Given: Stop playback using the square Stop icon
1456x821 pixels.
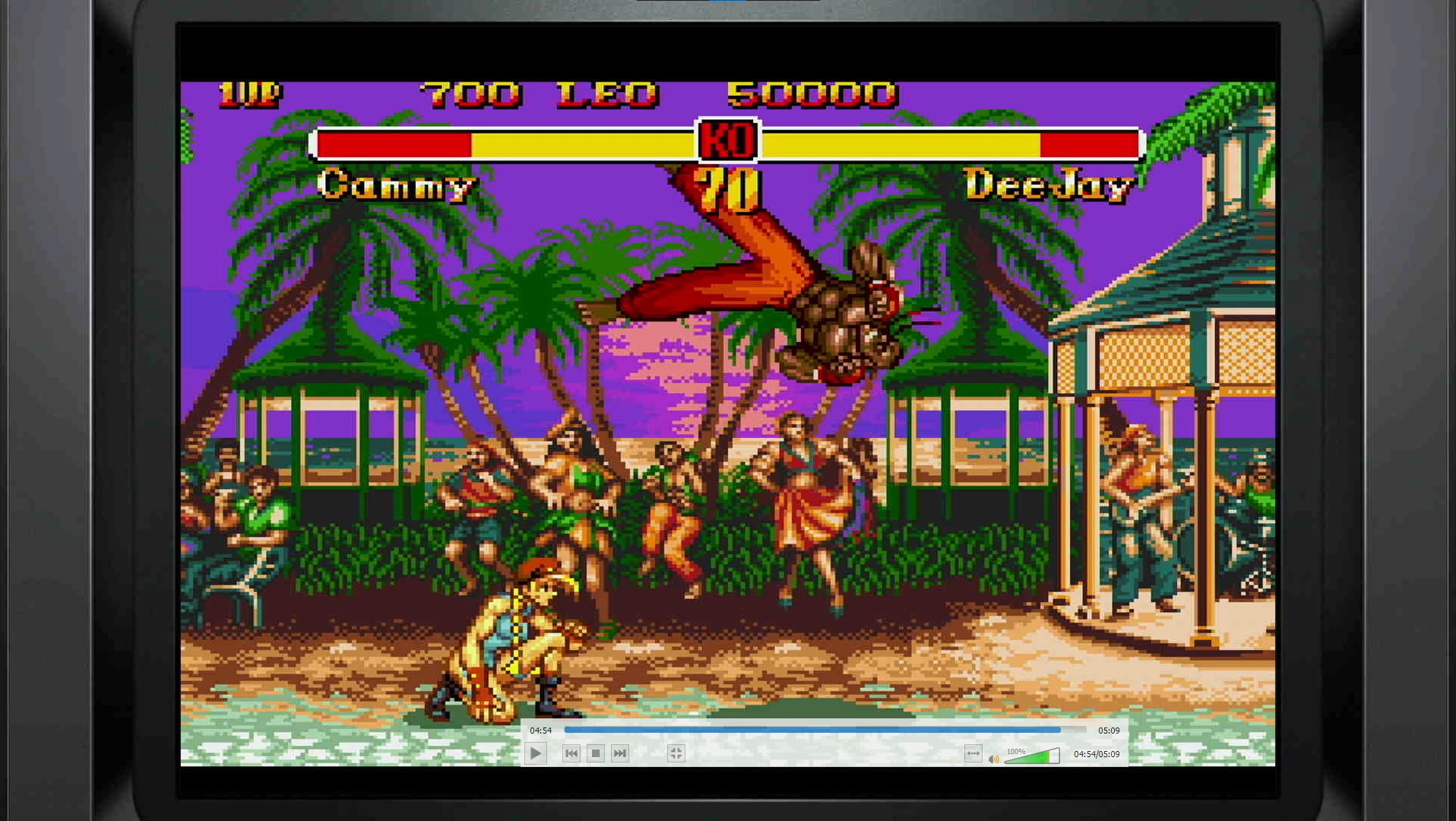Looking at the screenshot, I should (595, 753).
